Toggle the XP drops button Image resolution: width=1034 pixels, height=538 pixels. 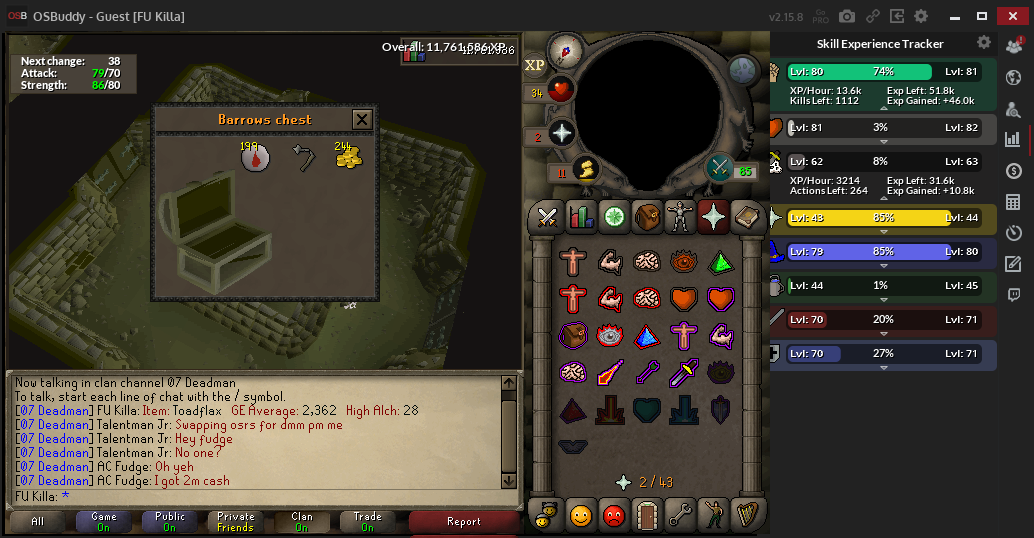[535, 65]
